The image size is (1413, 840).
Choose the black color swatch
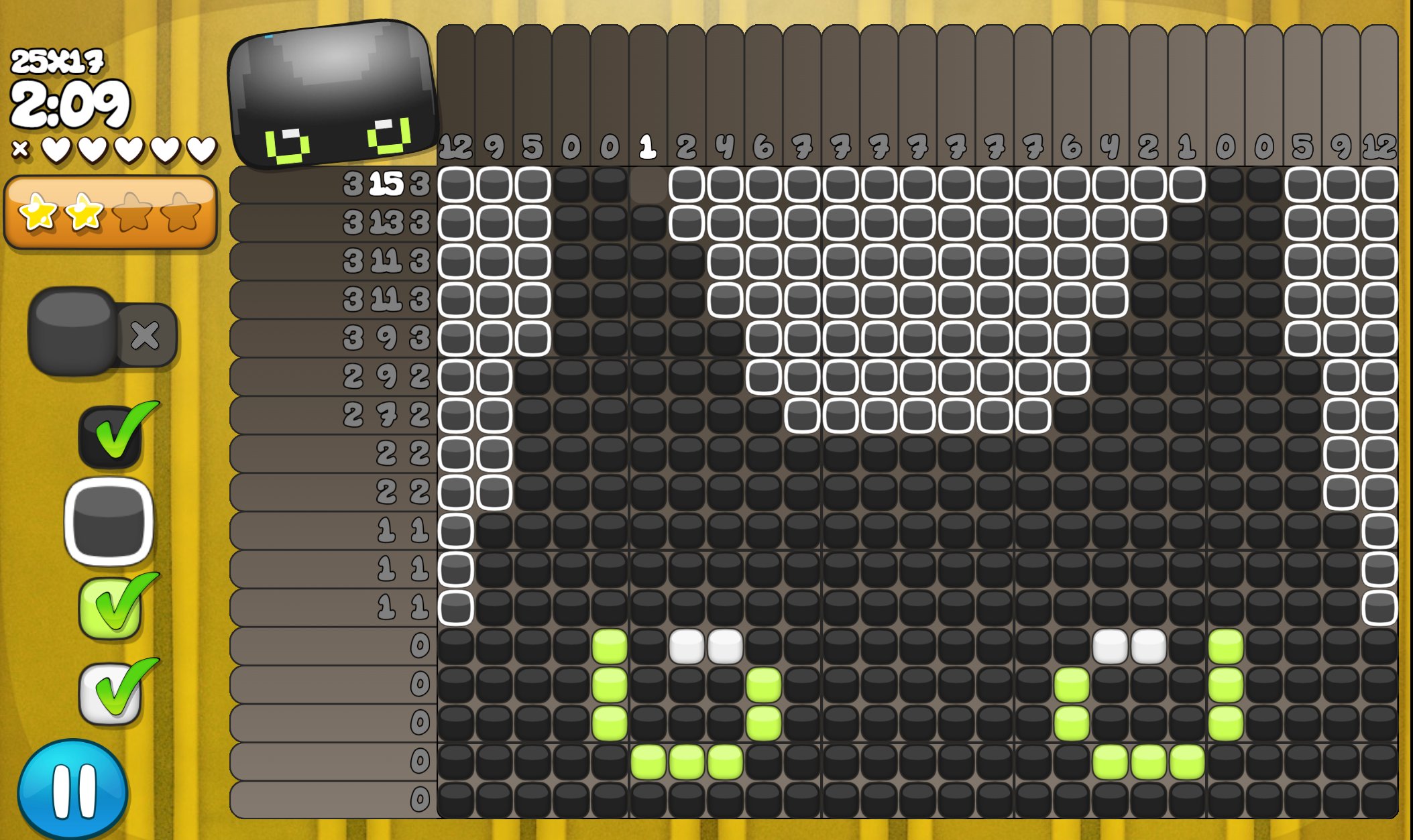tap(111, 437)
